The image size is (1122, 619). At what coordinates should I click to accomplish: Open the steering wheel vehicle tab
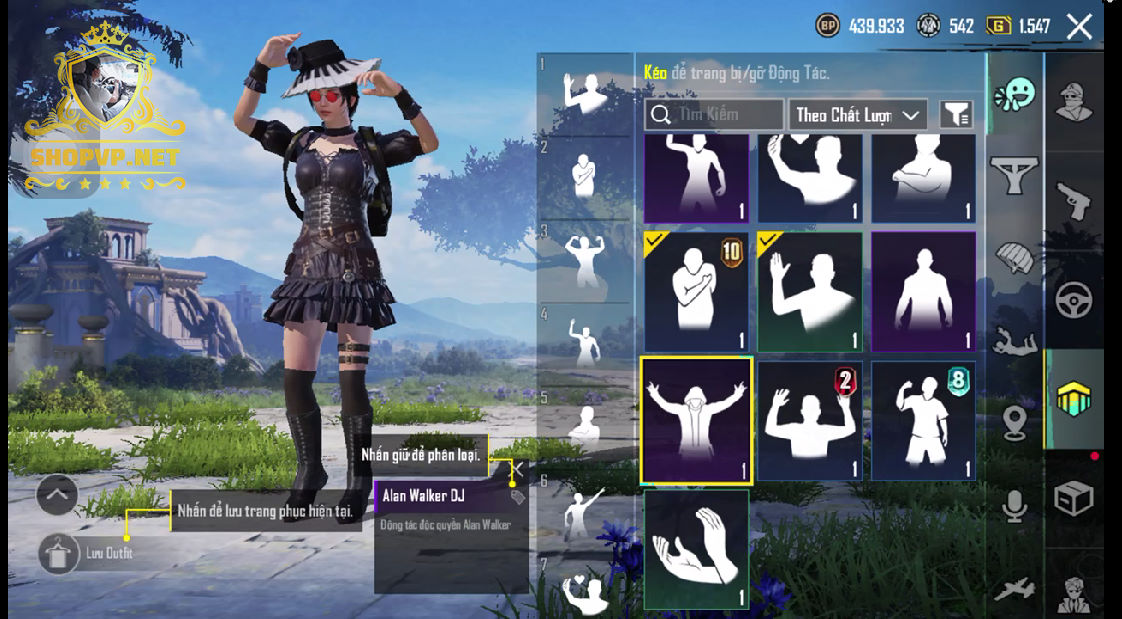tap(1074, 299)
